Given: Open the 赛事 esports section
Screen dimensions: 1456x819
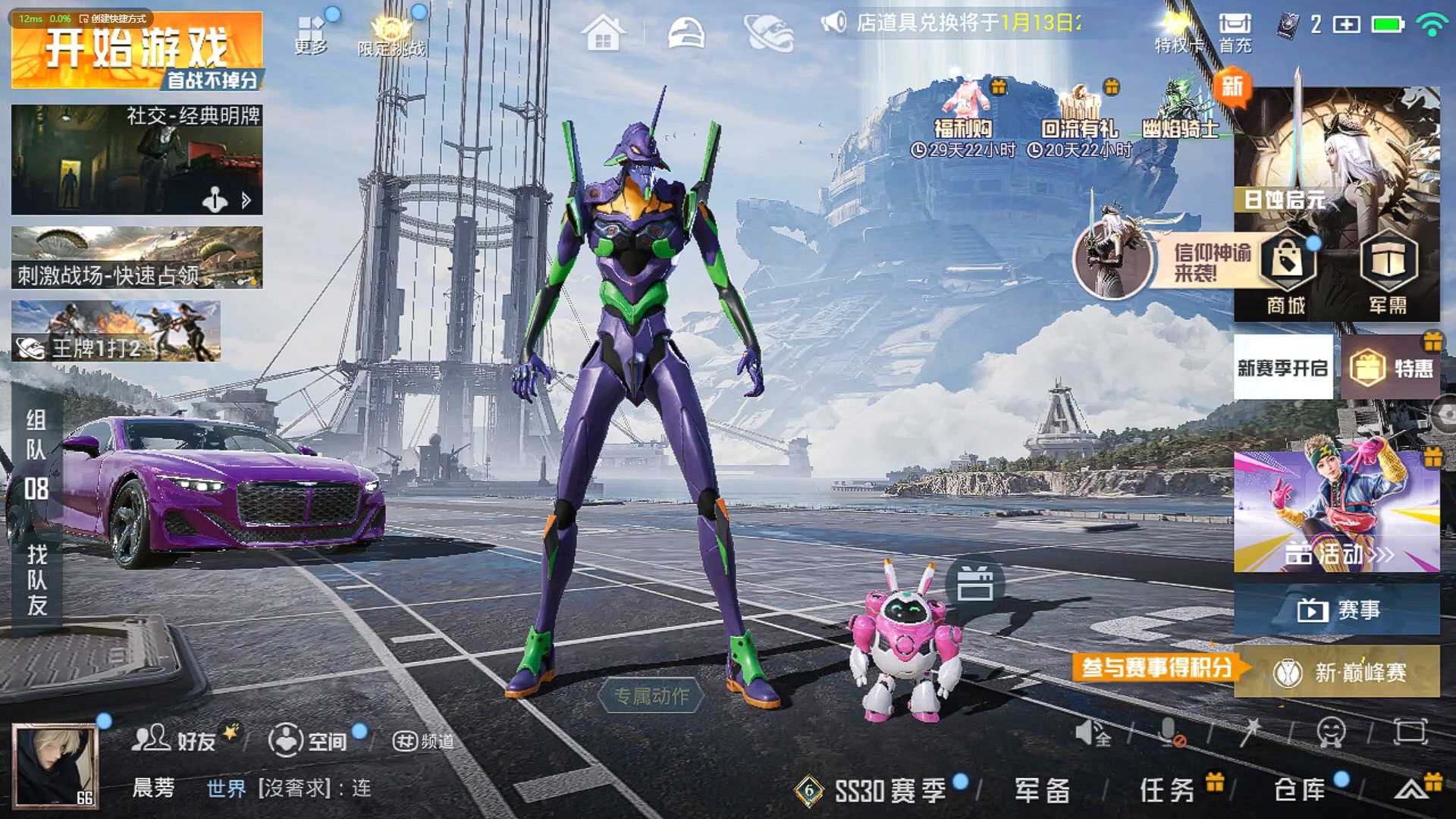Looking at the screenshot, I should [1336, 610].
